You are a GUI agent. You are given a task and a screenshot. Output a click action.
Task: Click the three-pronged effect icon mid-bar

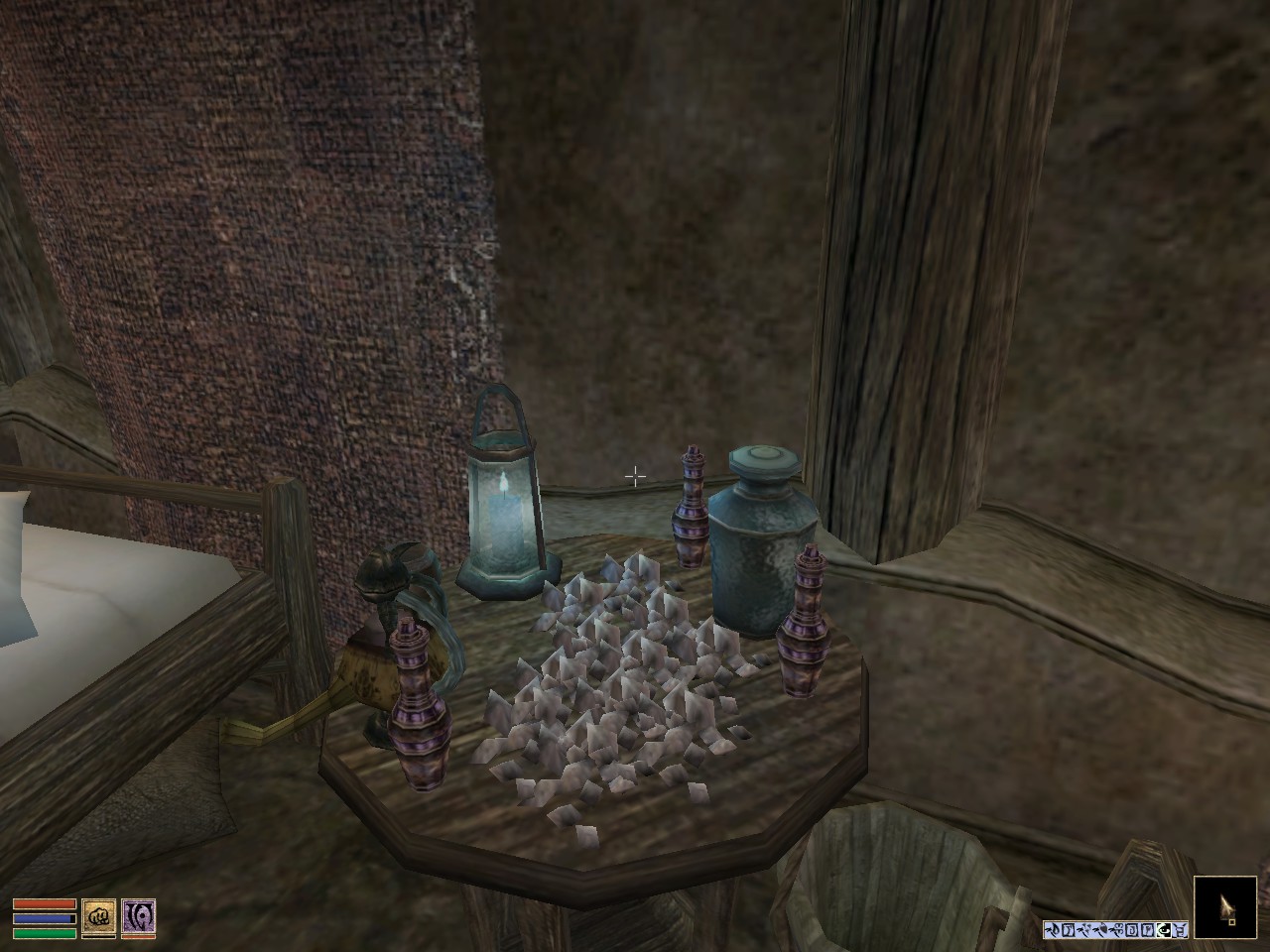click(x=1116, y=929)
